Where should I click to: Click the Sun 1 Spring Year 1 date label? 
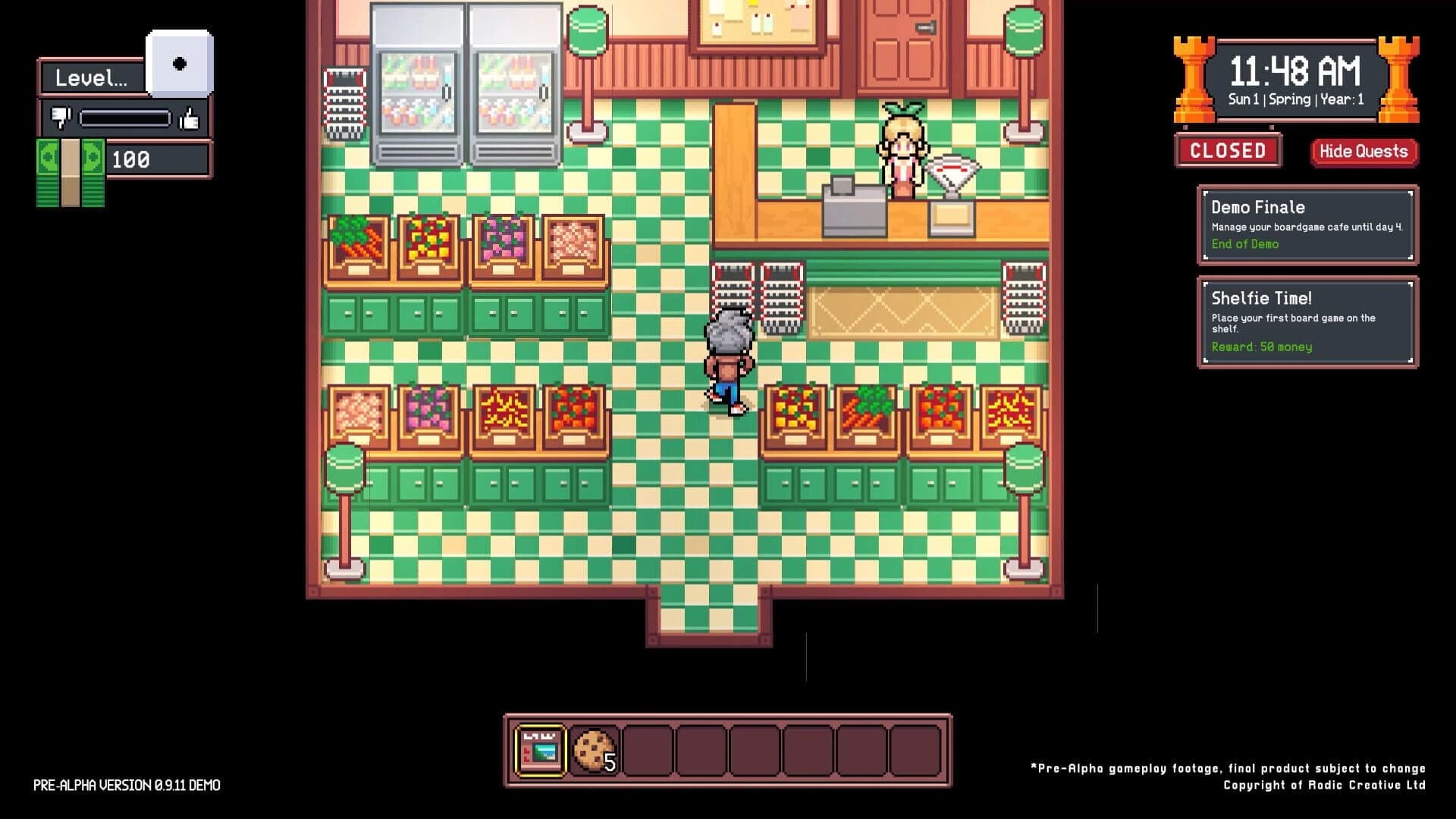click(1298, 100)
